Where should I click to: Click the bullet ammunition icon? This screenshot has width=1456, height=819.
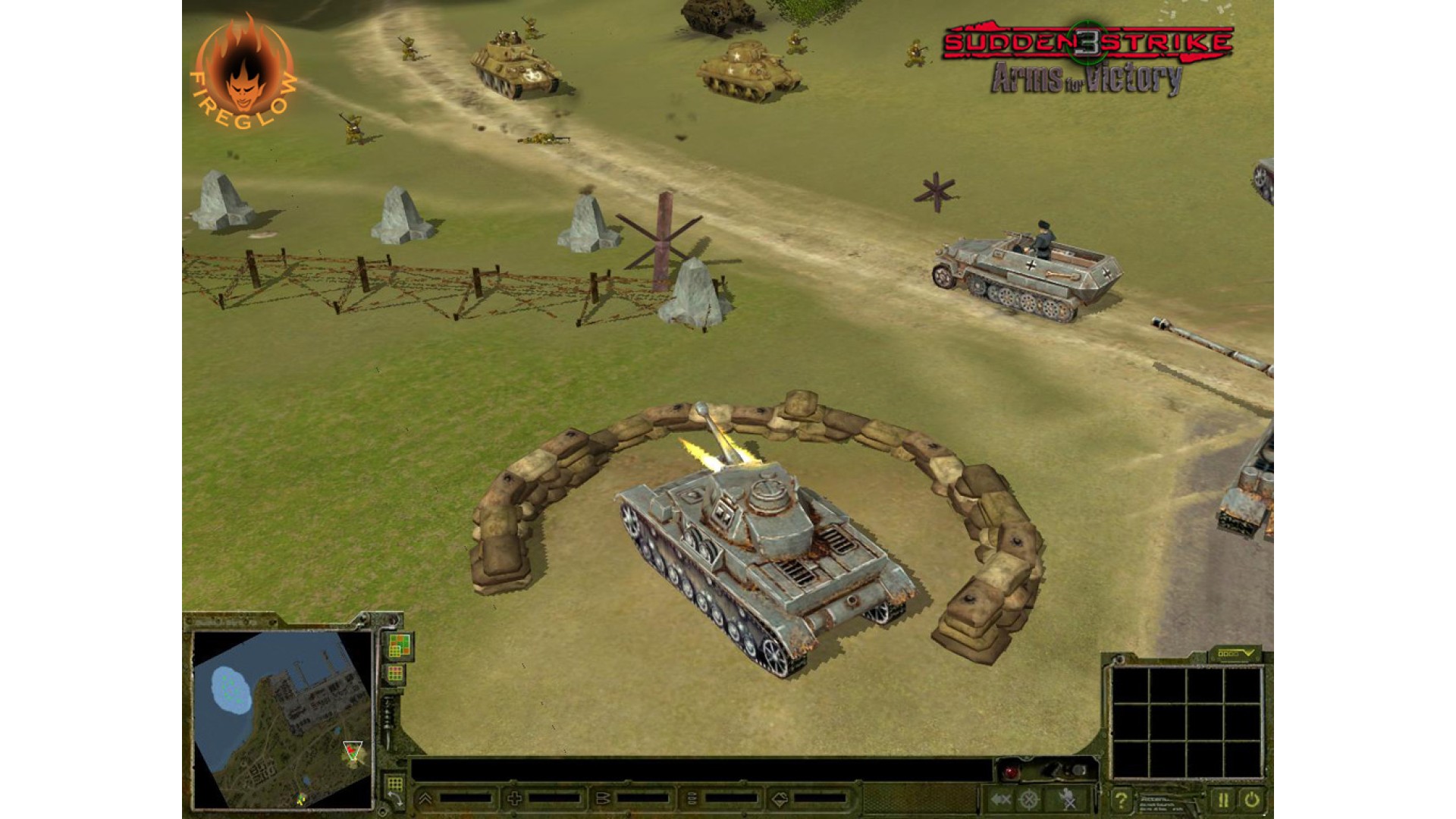point(604,799)
